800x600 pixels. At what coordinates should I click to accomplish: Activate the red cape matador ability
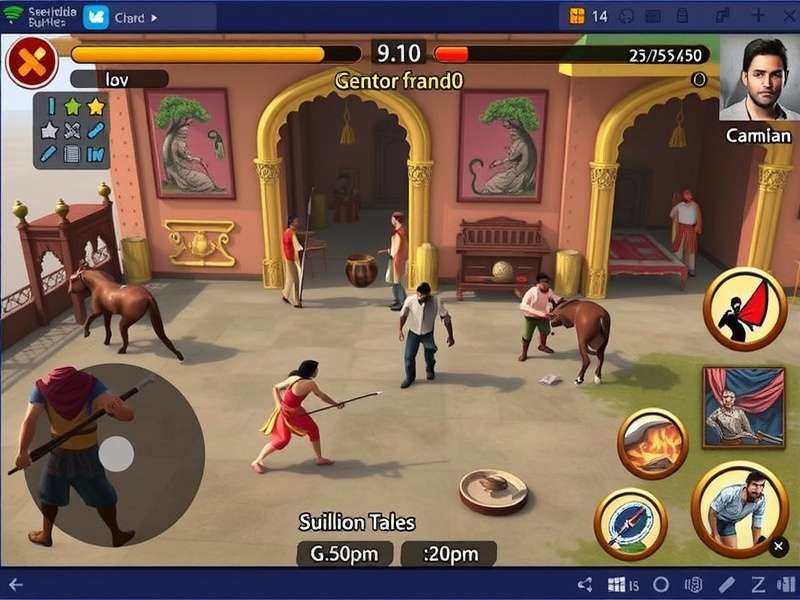(x=745, y=309)
